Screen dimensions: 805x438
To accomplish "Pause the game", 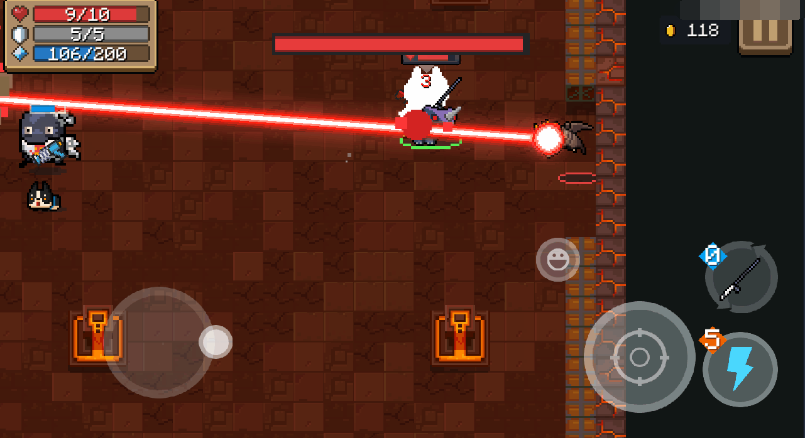I will click(765, 30).
